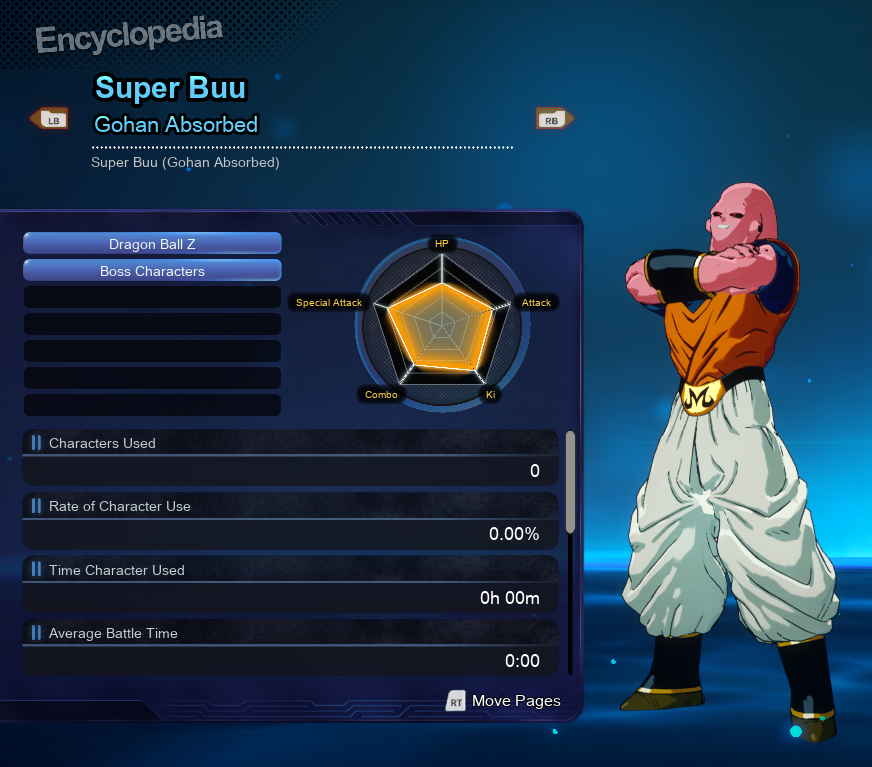Choose the Boss Characters tag
This screenshot has height=767, width=872.
152,271
